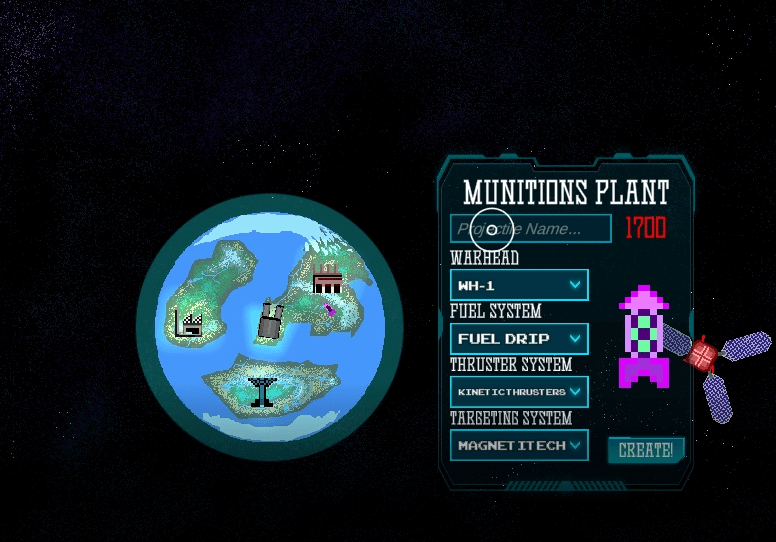776x542 pixels.
Task: Hit the Create! button
Action: tap(645, 450)
